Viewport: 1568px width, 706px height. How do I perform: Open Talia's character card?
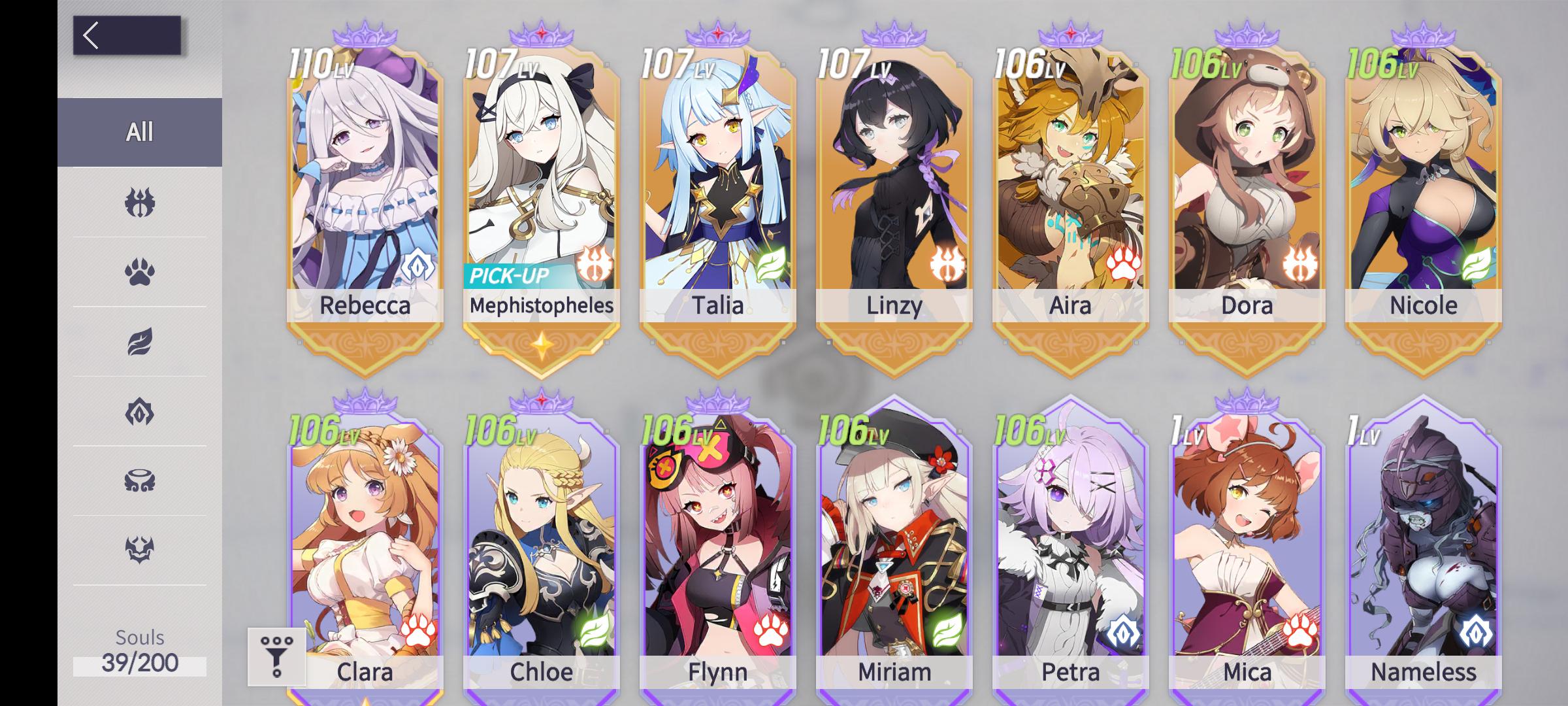pyautogui.click(x=718, y=183)
